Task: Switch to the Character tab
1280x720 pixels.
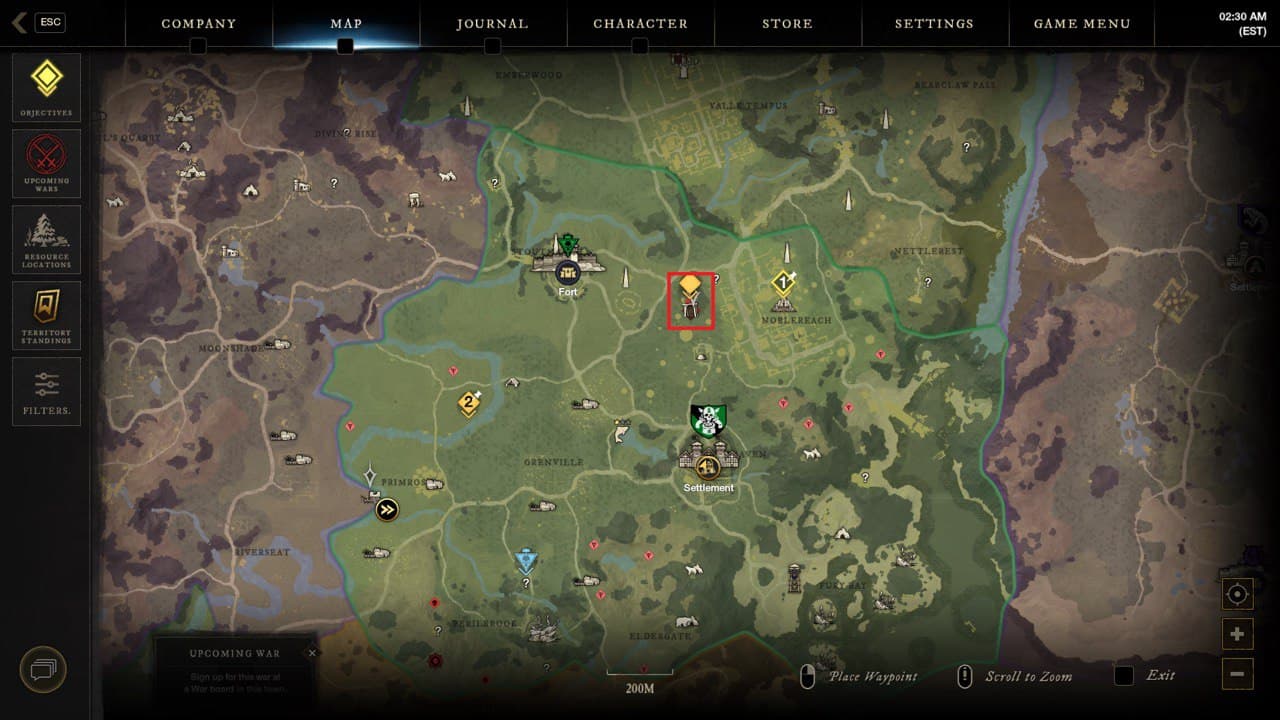Action: (640, 24)
